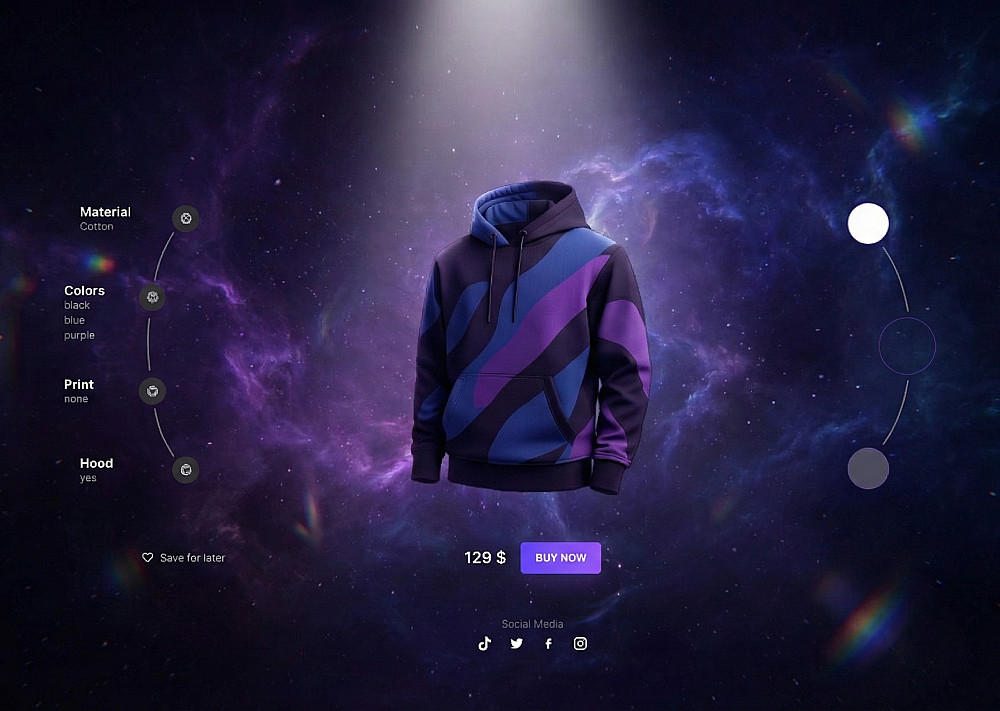Screen dimensions: 1000x711
Task: Open the Facebook social link
Action: click(548, 643)
